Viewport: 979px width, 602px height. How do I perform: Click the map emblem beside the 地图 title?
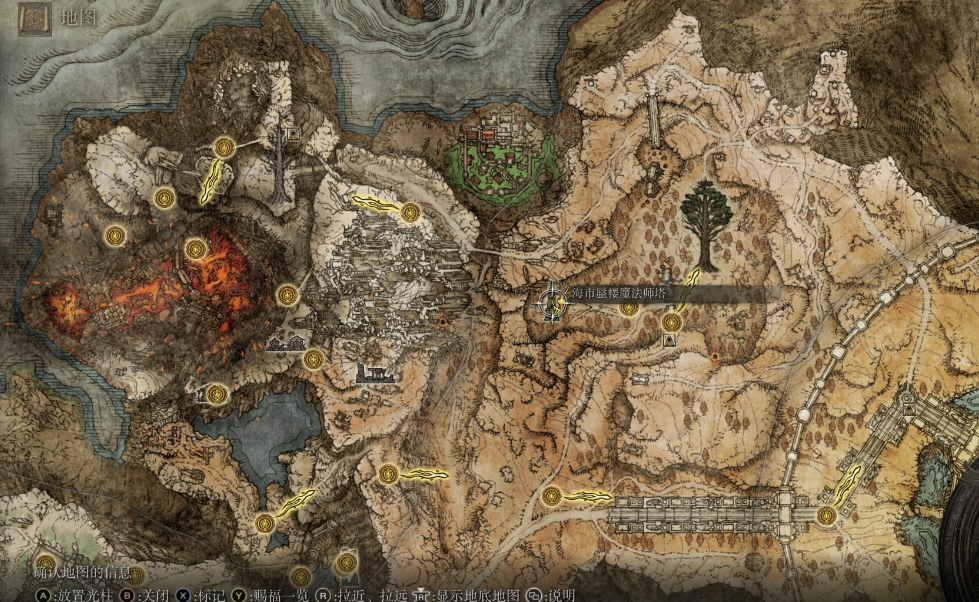(x=36, y=17)
